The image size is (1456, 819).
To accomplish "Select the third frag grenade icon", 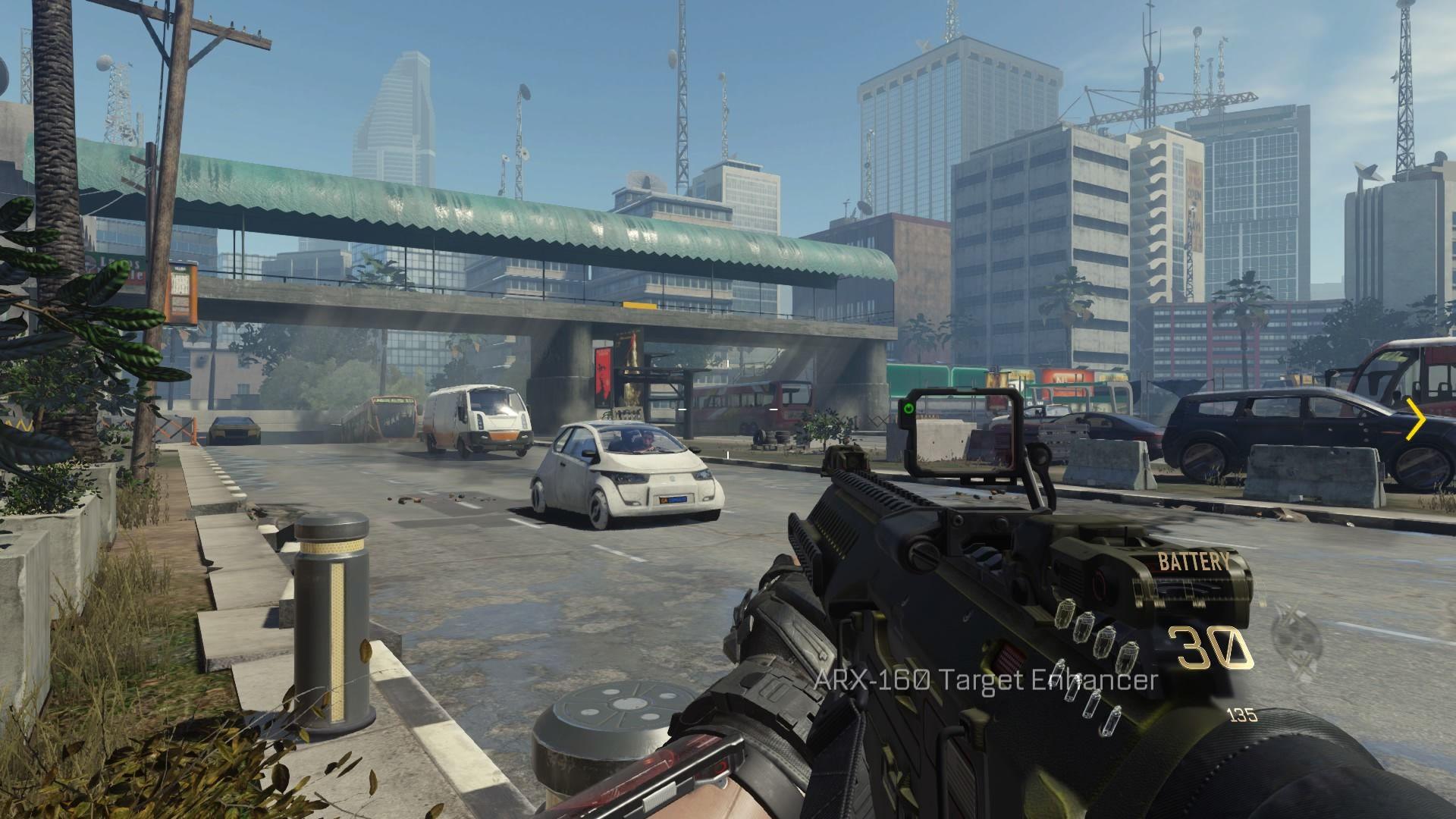I will [x=1106, y=642].
